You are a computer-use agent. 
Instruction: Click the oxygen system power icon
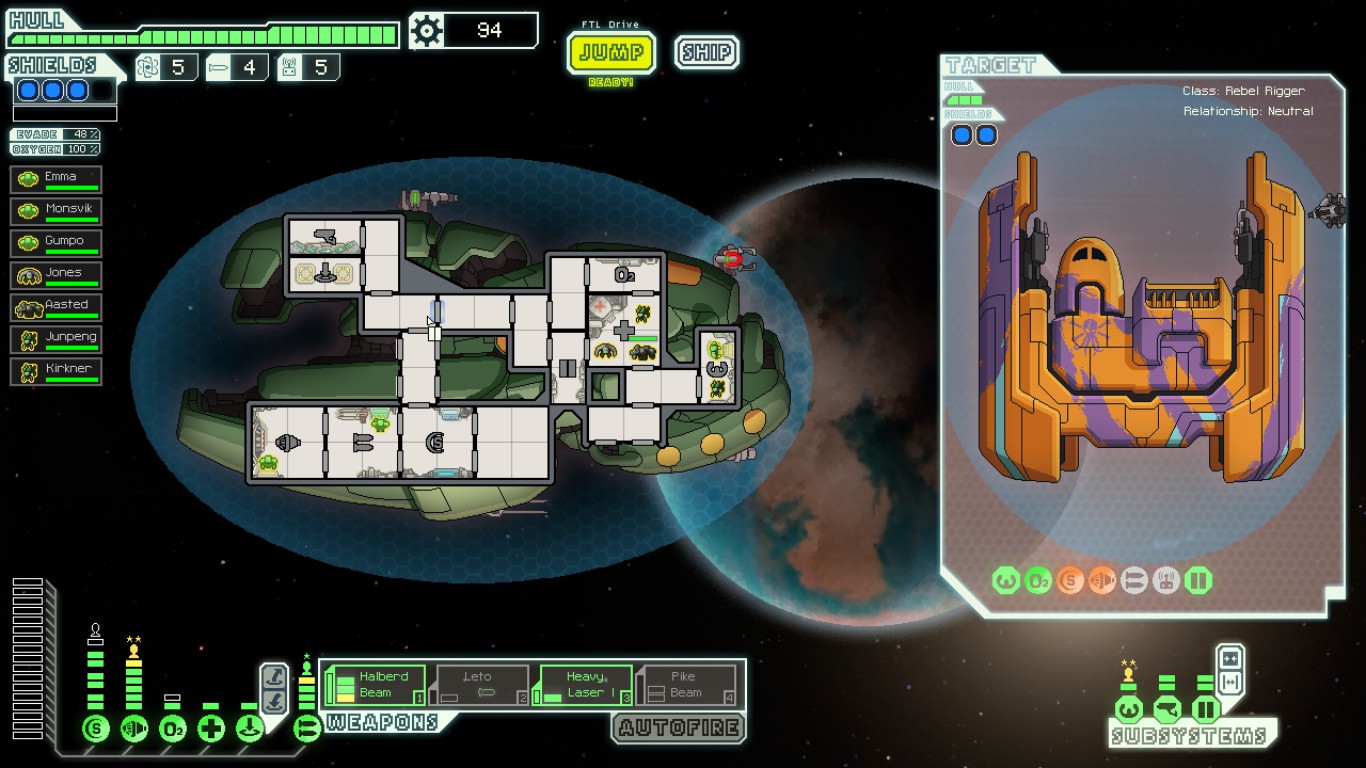(x=173, y=729)
